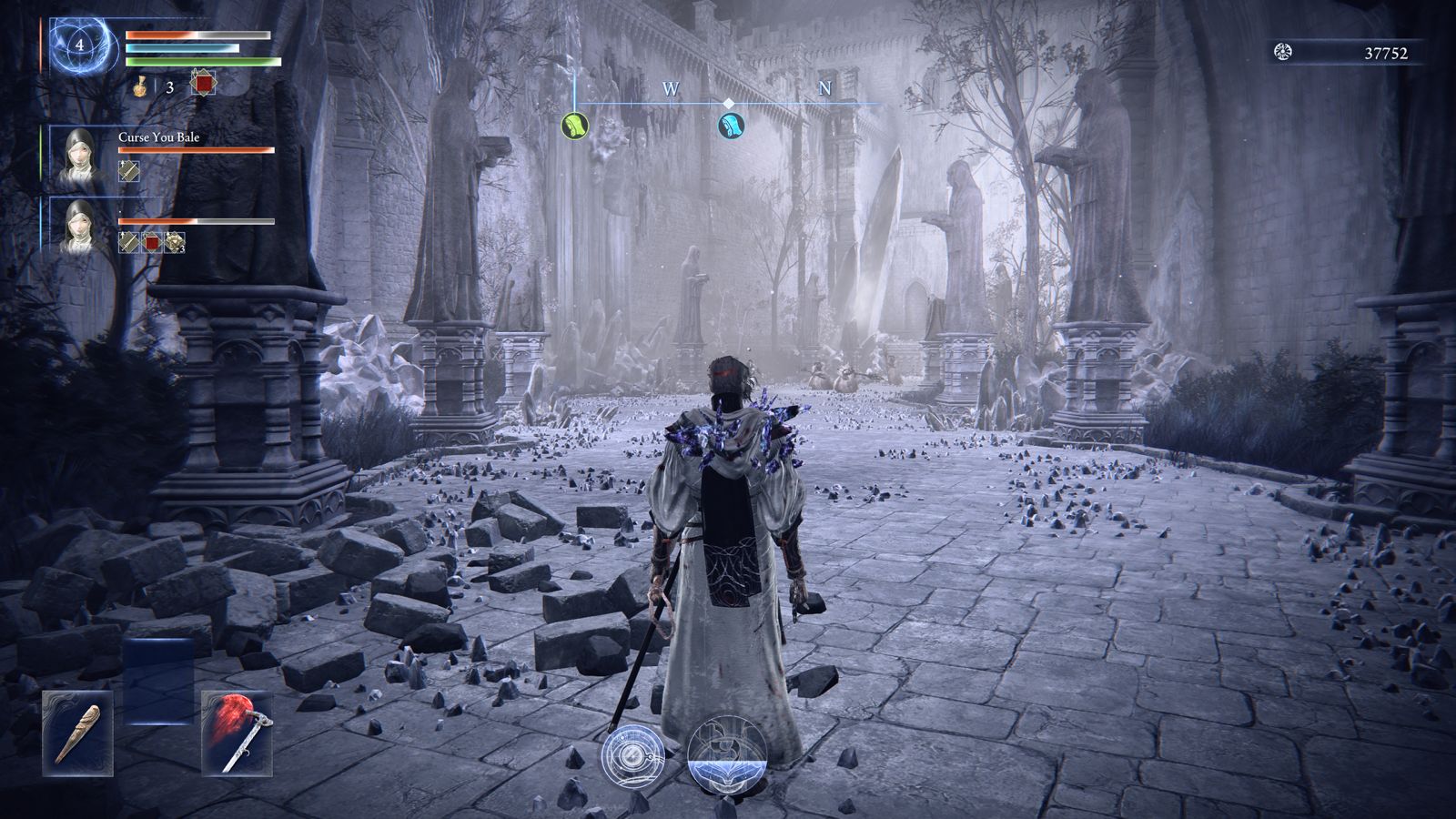Activate the half-filled blue ability orb
Viewport: 1456px width, 819px height.
(726, 754)
